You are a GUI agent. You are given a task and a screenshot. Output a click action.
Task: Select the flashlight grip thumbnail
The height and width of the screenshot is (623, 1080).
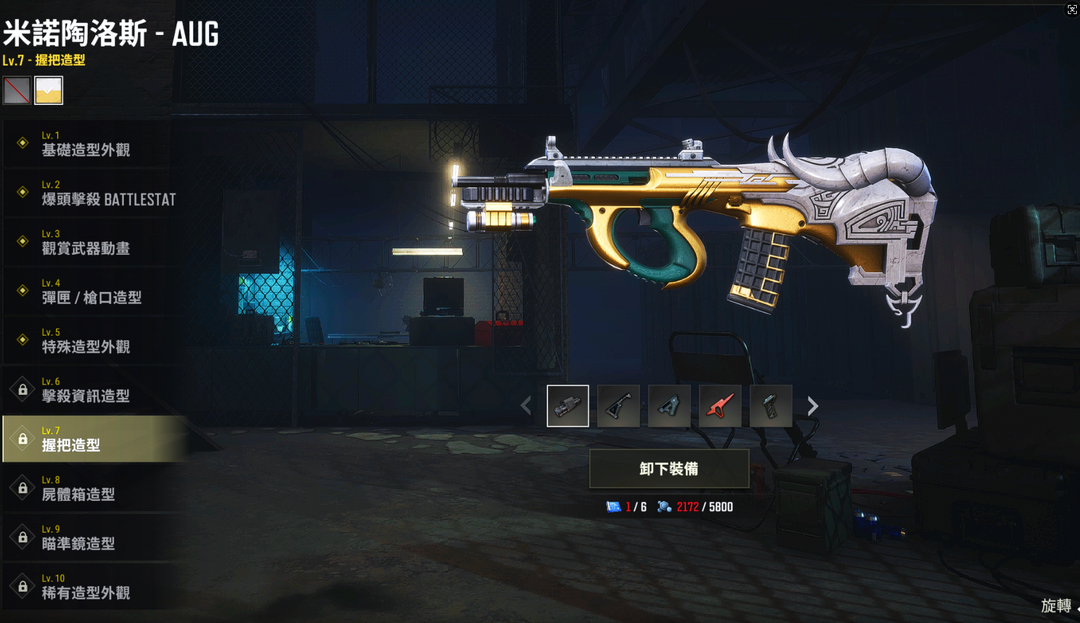click(x=568, y=406)
